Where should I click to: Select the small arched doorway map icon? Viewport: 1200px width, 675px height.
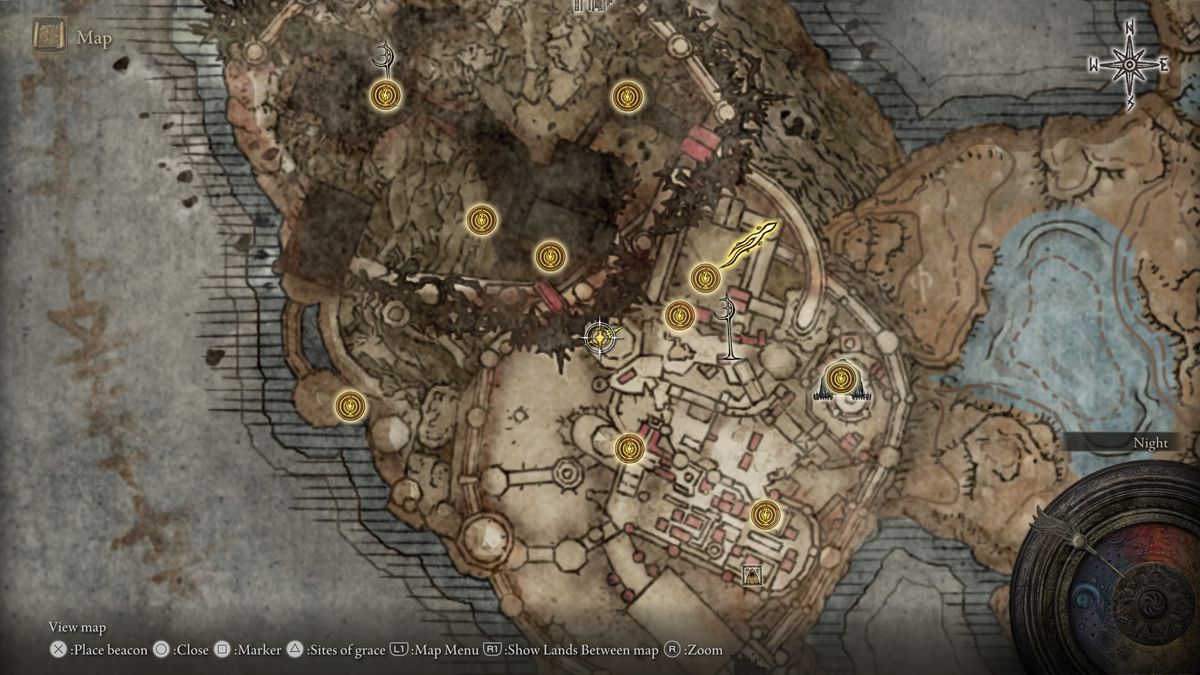click(751, 574)
